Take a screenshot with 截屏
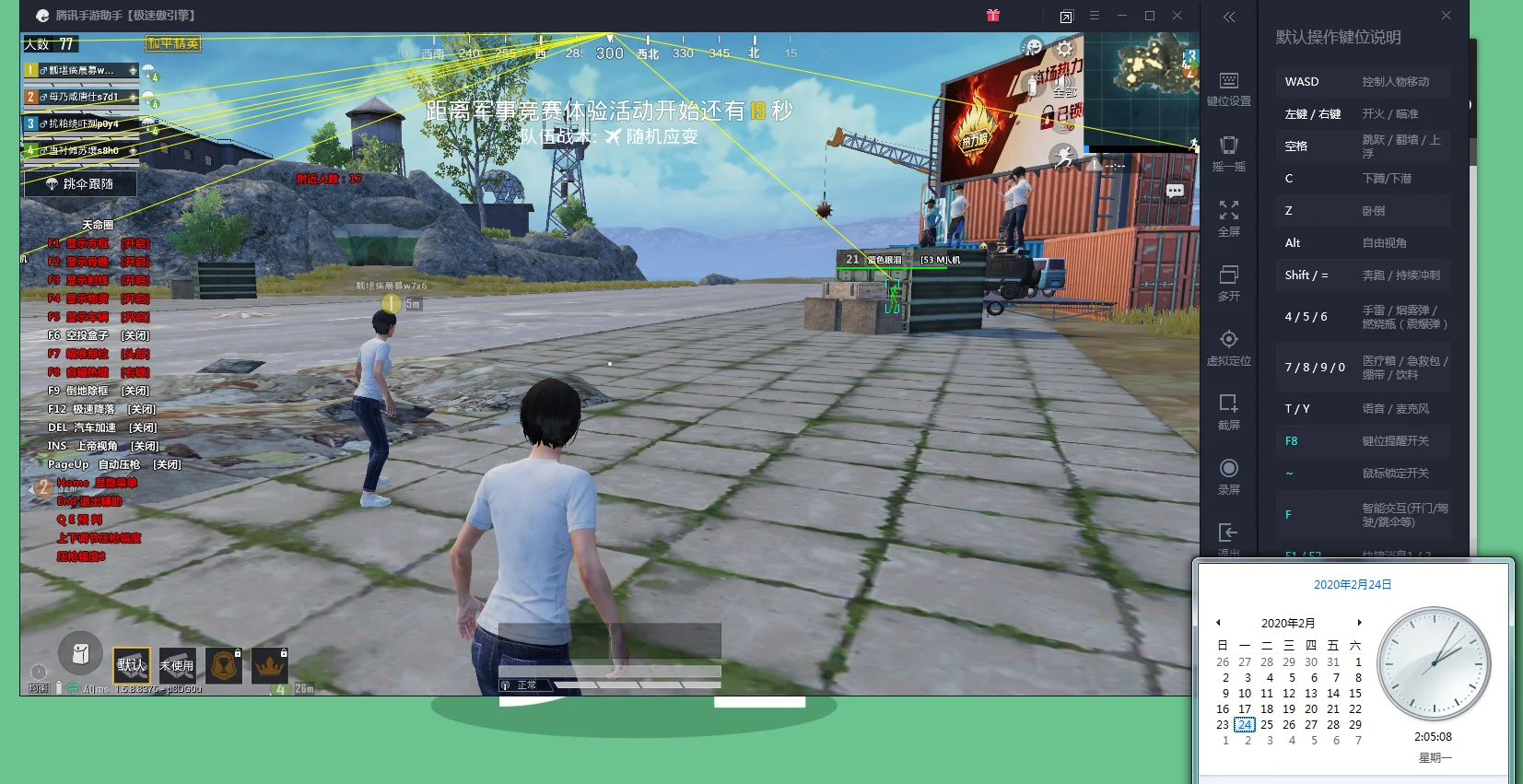 (x=1229, y=412)
